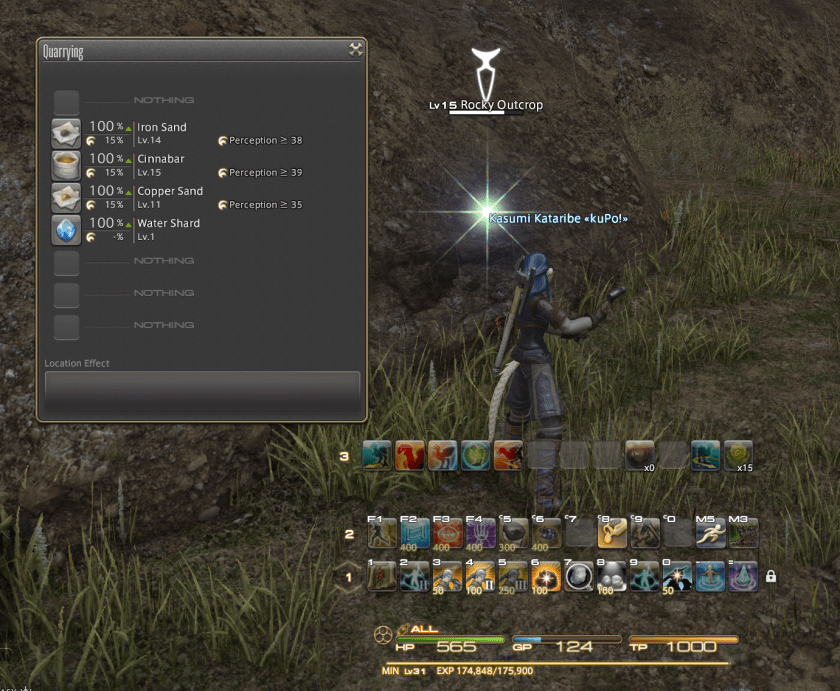
Task: Use the golden item icon on hotbar 2
Action: point(610,534)
